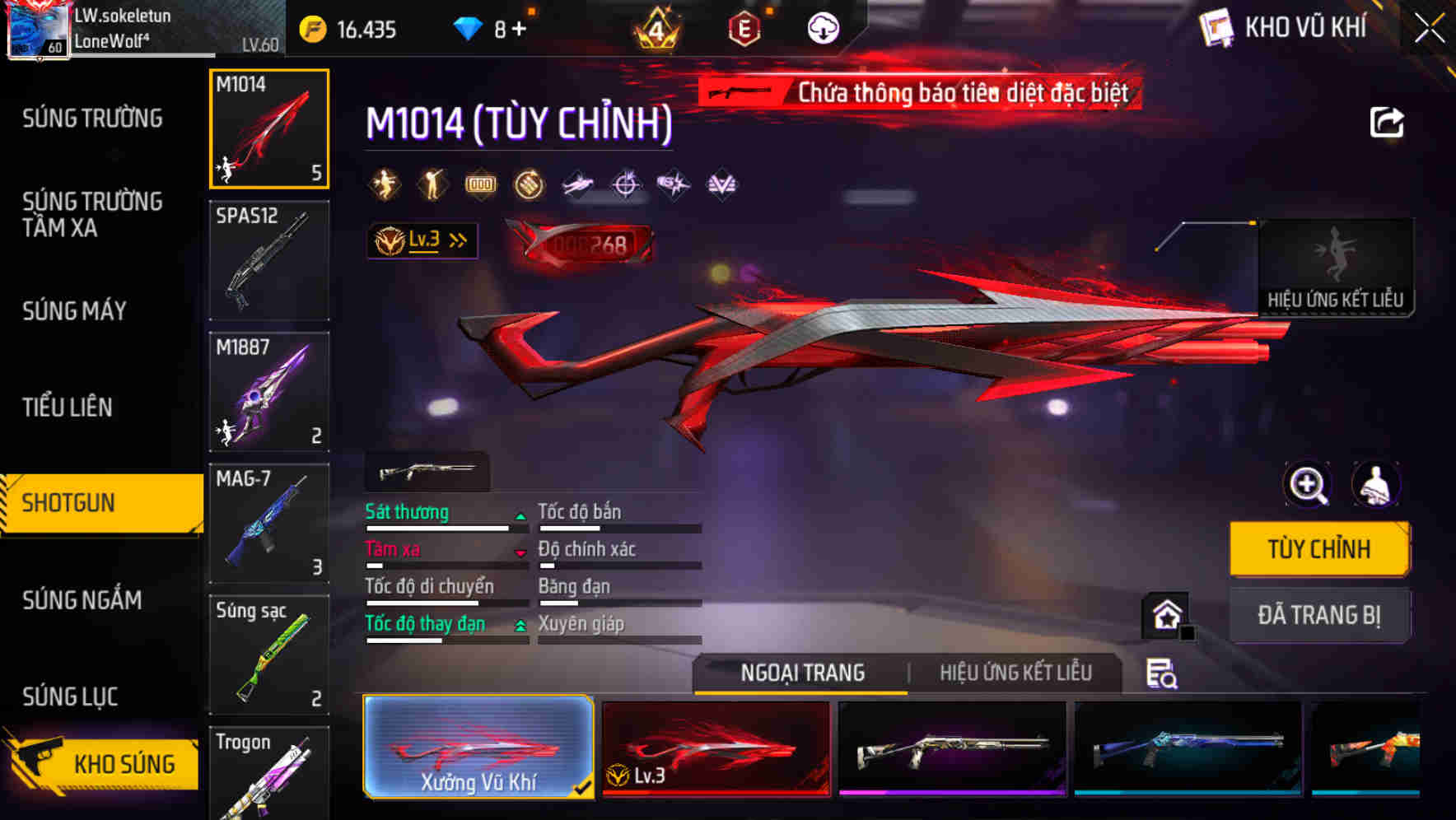Switch to the HIỆU ỨNG KẾT LIỄU tab
The width and height of the screenshot is (1456, 820).
tap(1017, 673)
